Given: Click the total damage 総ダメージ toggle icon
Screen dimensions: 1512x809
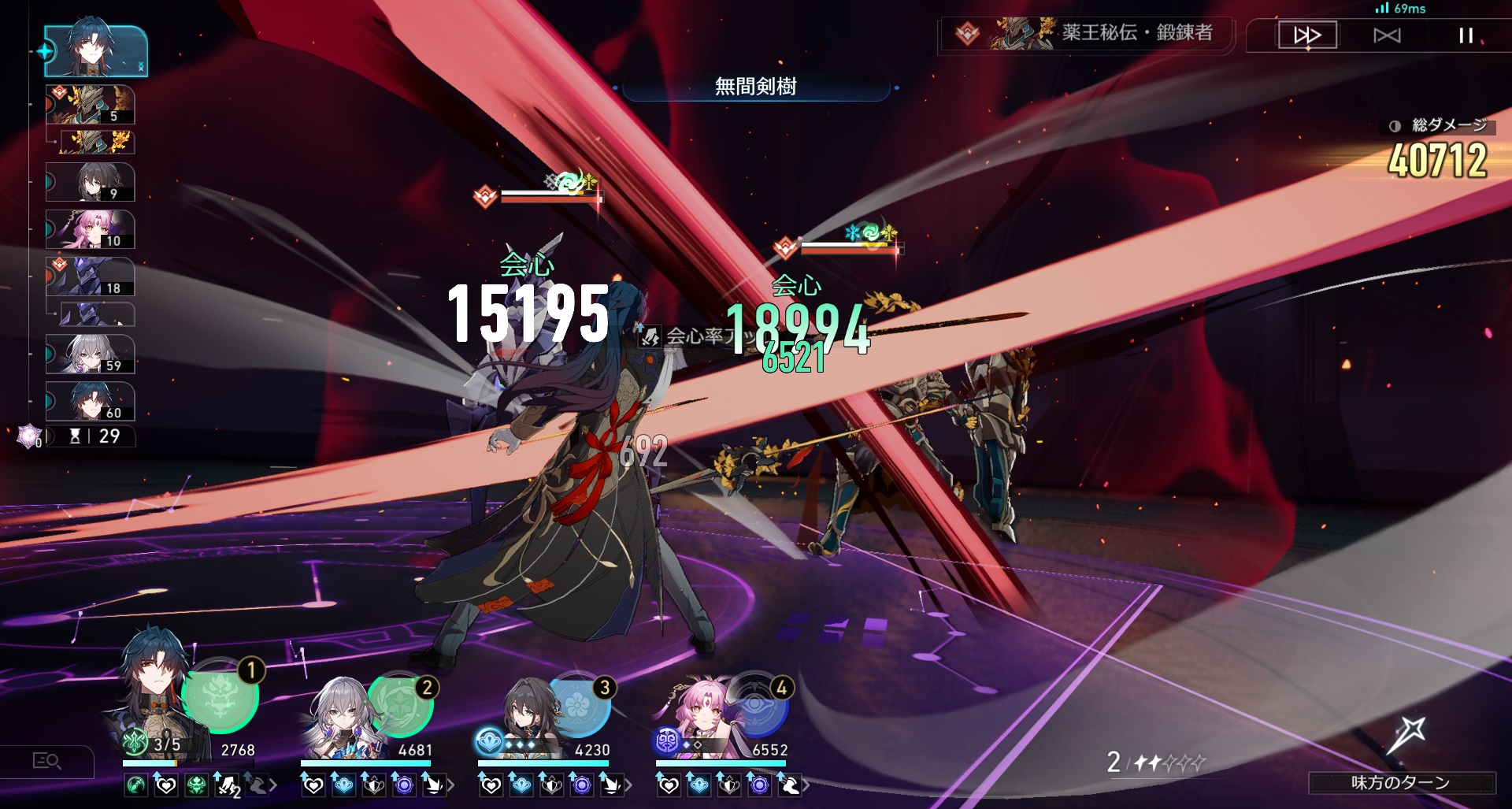Looking at the screenshot, I should (x=1395, y=126).
